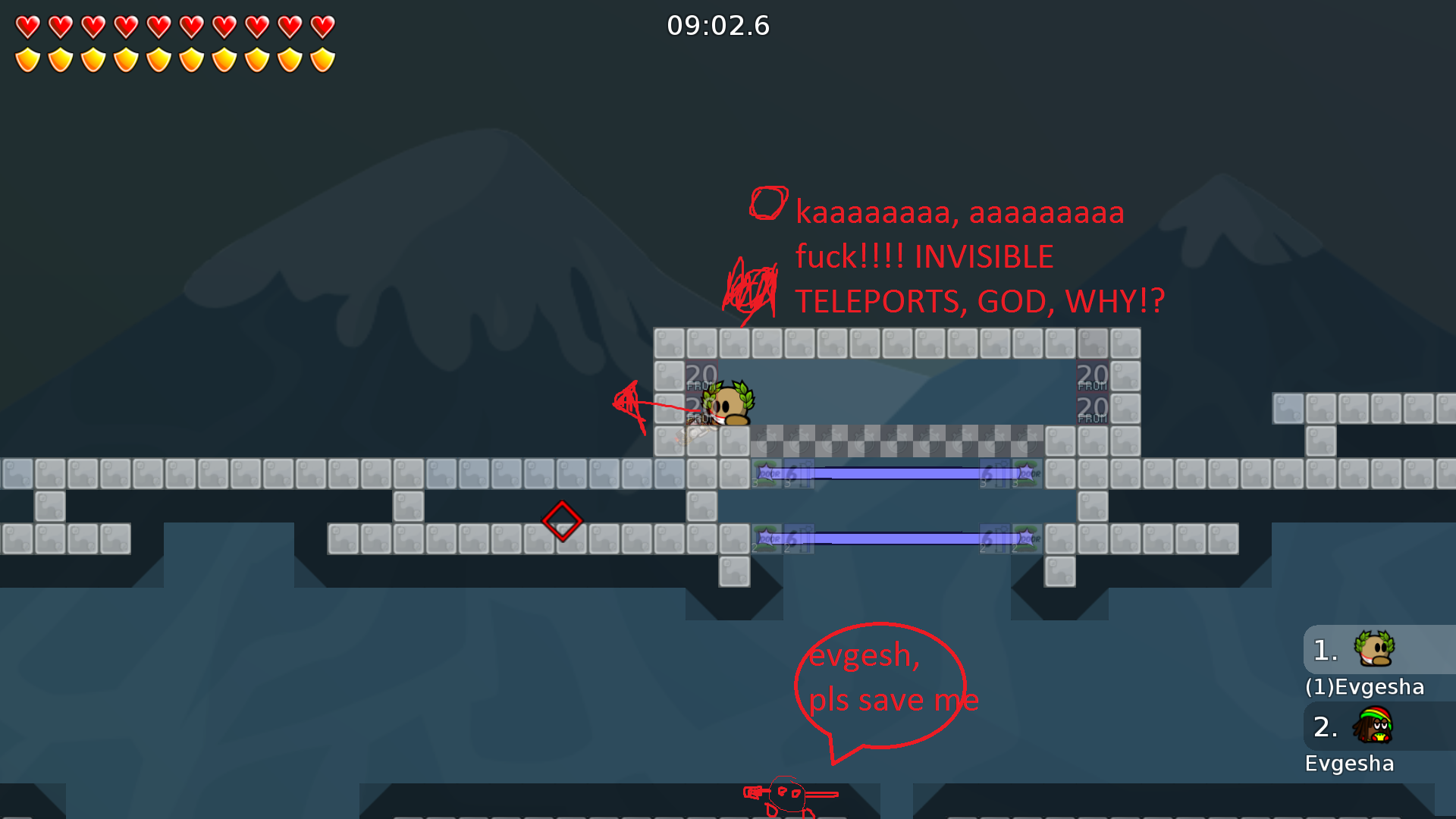Click the red diamond checkpoint marker
The image size is (1456, 819).
563,521
